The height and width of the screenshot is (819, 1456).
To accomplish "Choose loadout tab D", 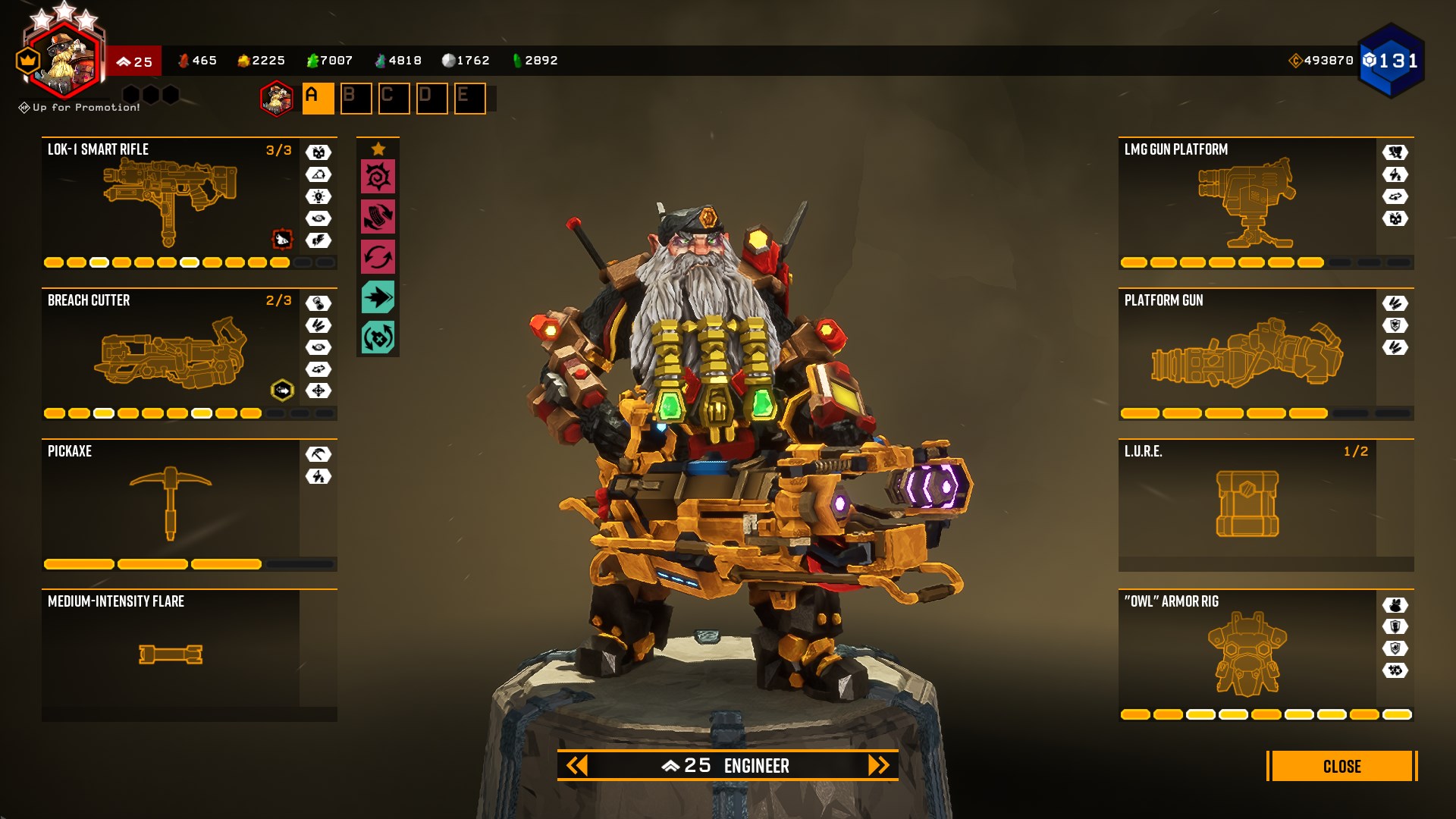I will pos(431,99).
